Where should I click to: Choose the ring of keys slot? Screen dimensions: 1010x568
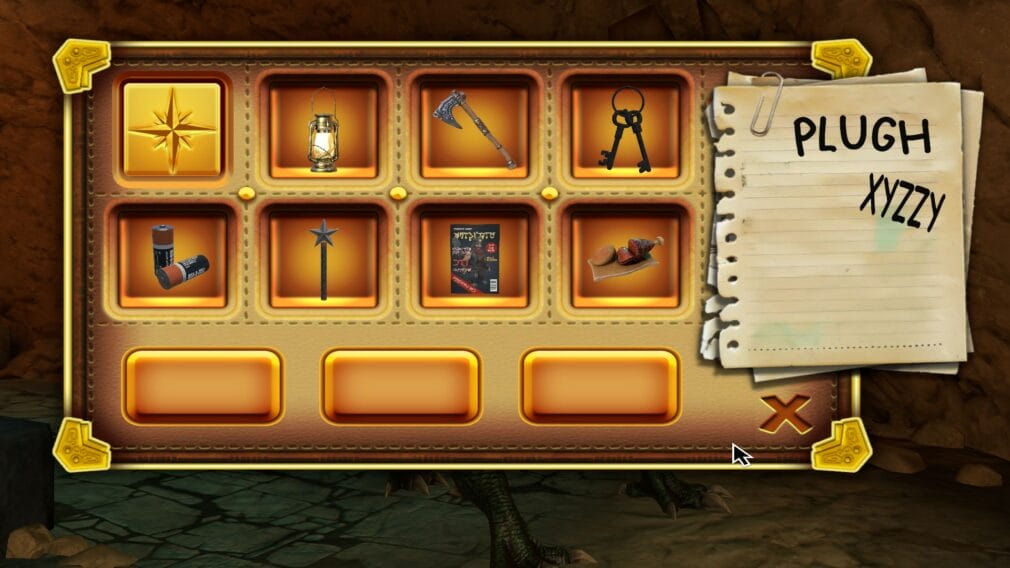[626, 130]
